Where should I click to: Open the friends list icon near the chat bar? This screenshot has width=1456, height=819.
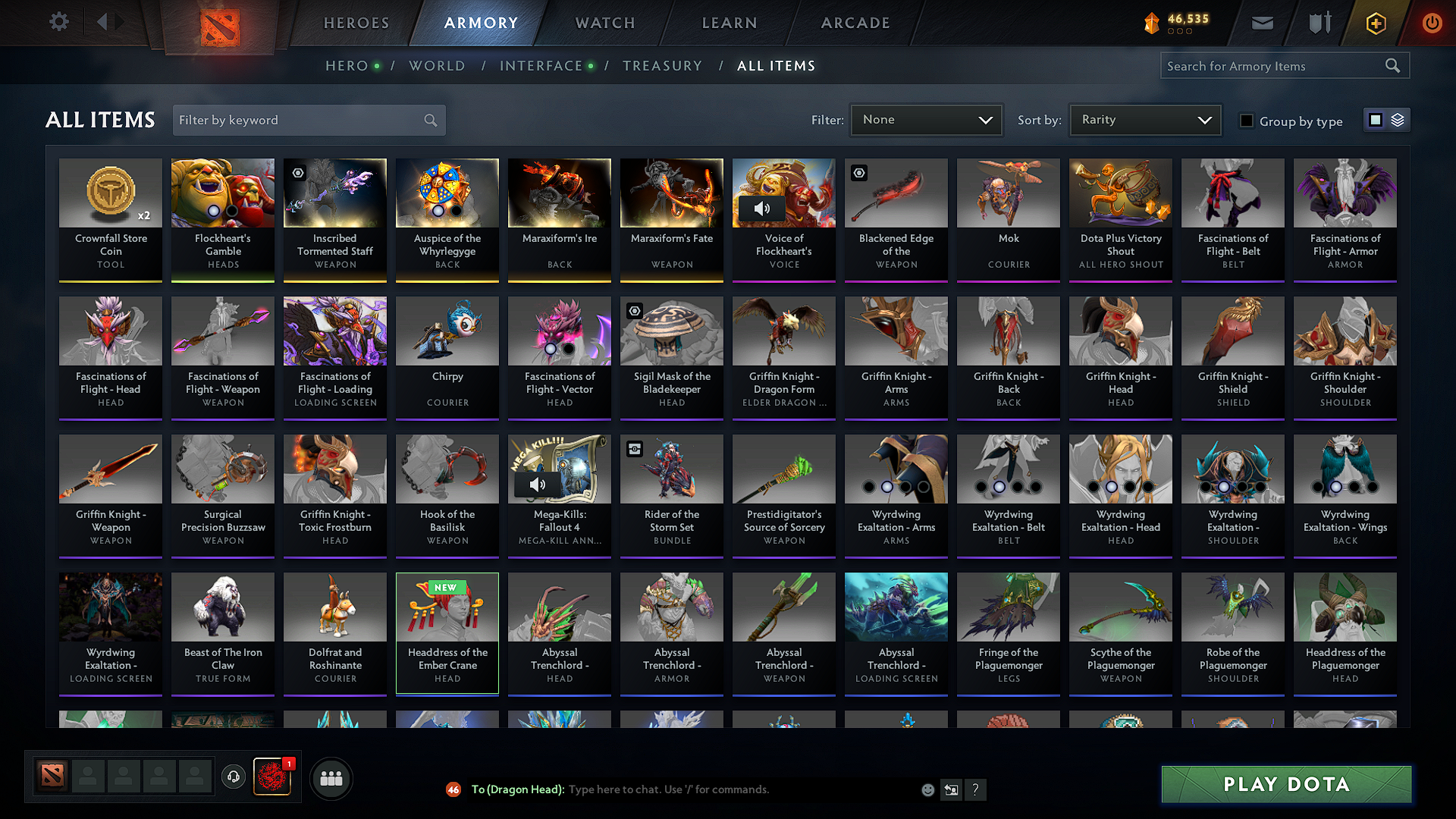[332, 777]
